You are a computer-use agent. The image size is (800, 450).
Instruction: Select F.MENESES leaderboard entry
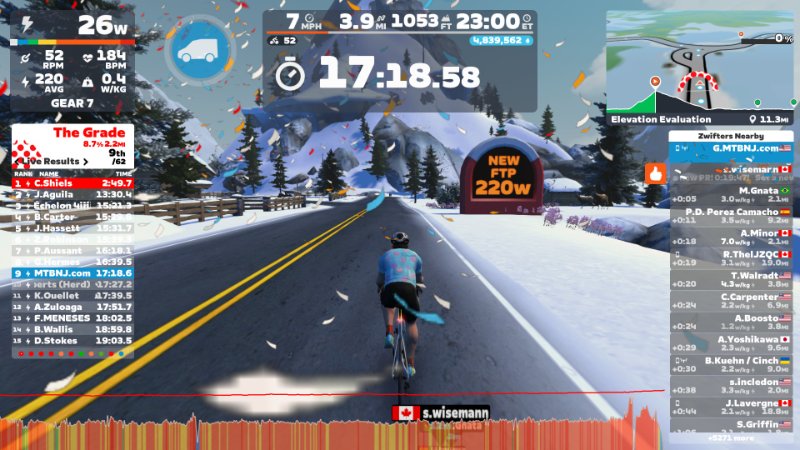click(72, 317)
